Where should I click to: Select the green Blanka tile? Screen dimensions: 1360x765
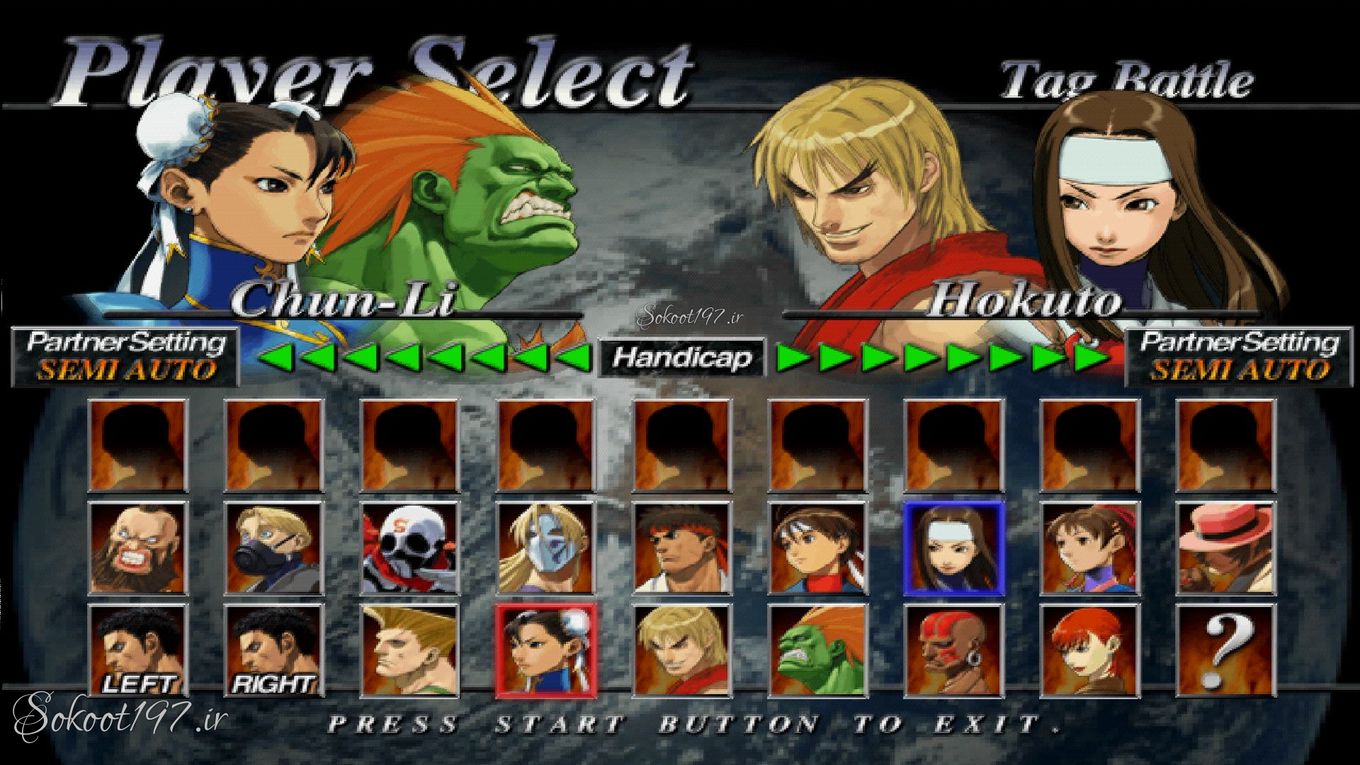coord(817,651)
